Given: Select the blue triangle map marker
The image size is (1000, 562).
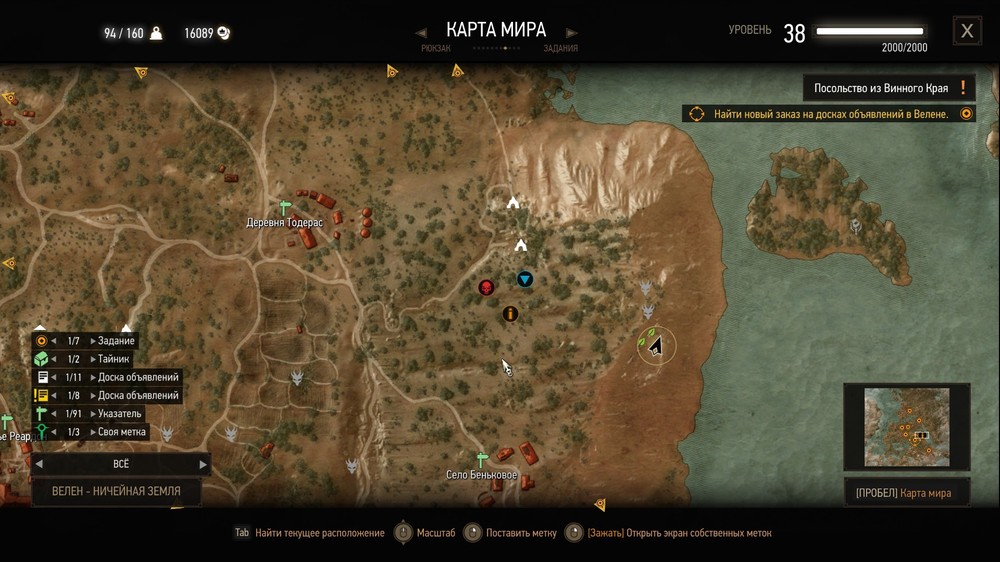Looking at the screenshot, I should pyautogui.click(x=525, y=279).
